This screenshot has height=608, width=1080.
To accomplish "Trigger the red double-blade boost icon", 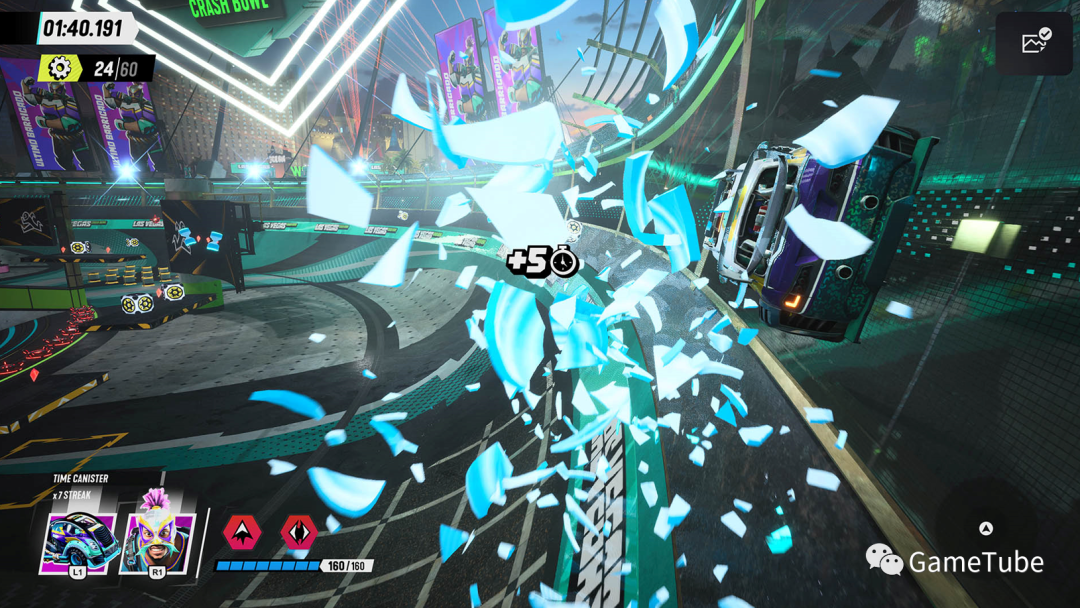I will pyautogui.click(x=299, y=532).
